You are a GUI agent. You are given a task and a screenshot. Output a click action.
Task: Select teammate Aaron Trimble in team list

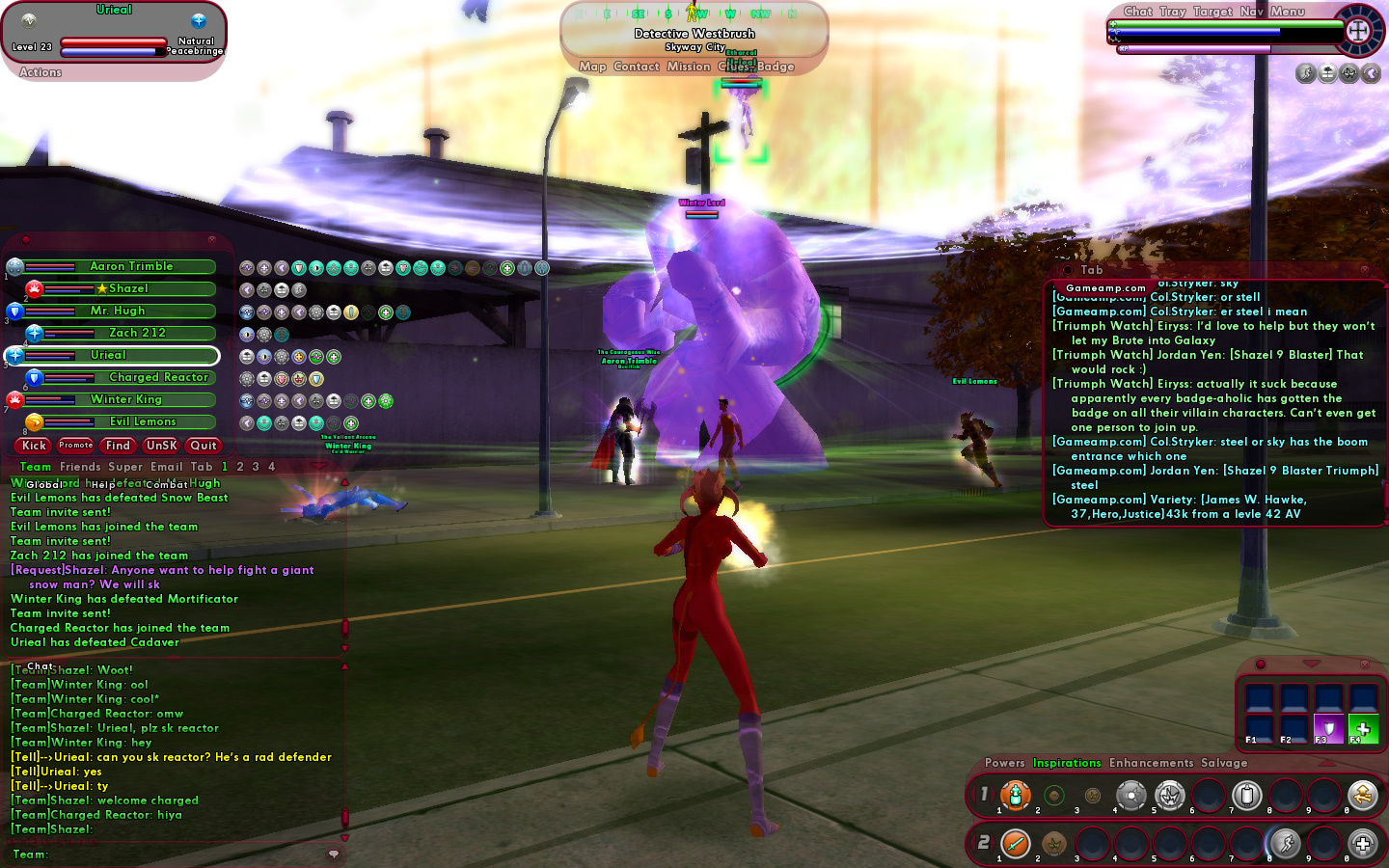(131, 266)
